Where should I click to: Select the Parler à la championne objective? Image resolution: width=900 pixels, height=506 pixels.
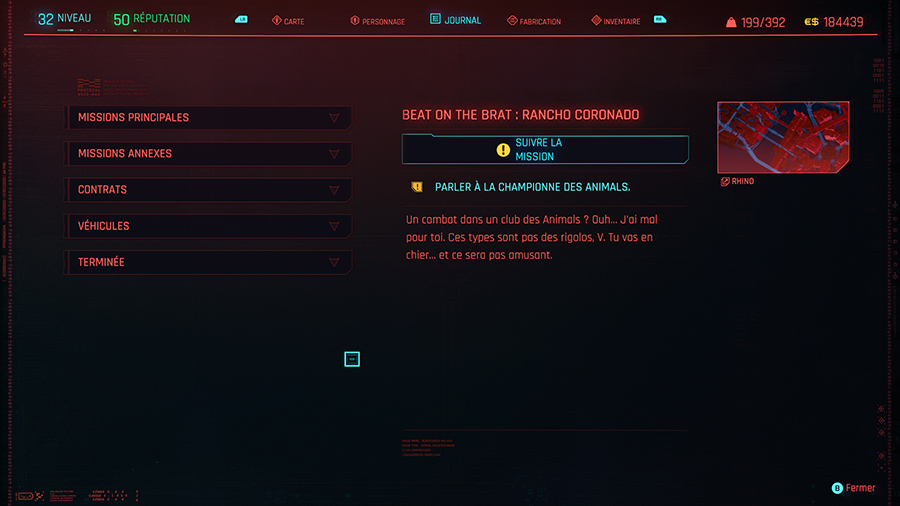coord(532,187)
